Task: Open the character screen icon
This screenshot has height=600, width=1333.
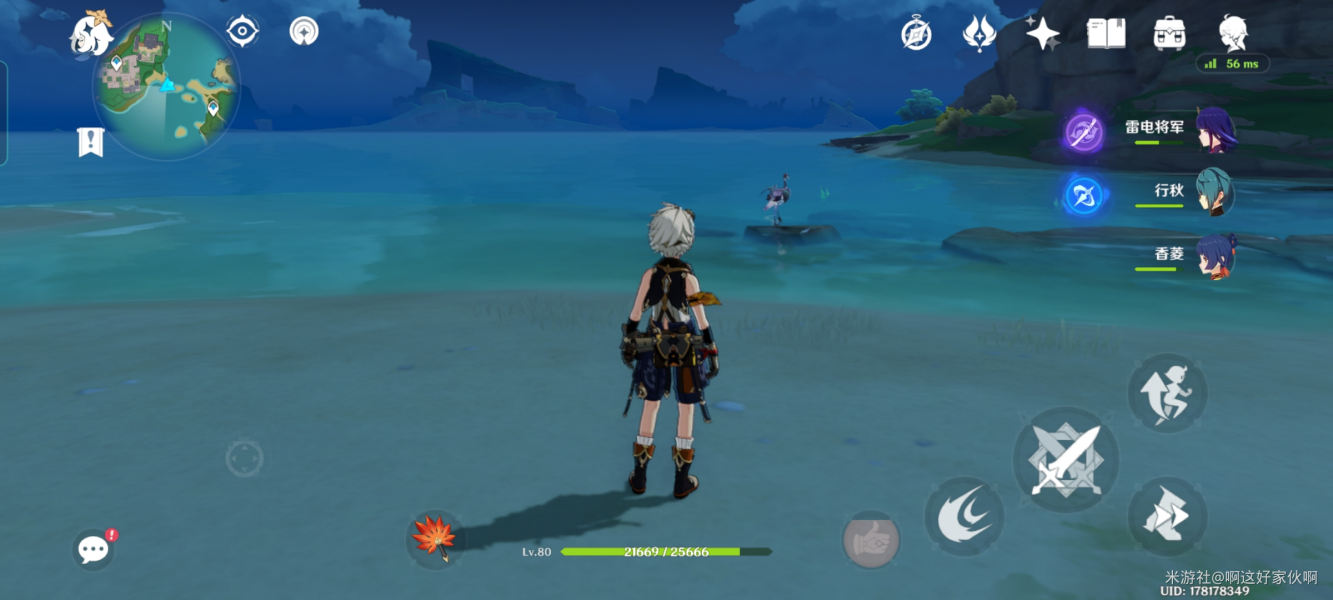Action: 1233,33
